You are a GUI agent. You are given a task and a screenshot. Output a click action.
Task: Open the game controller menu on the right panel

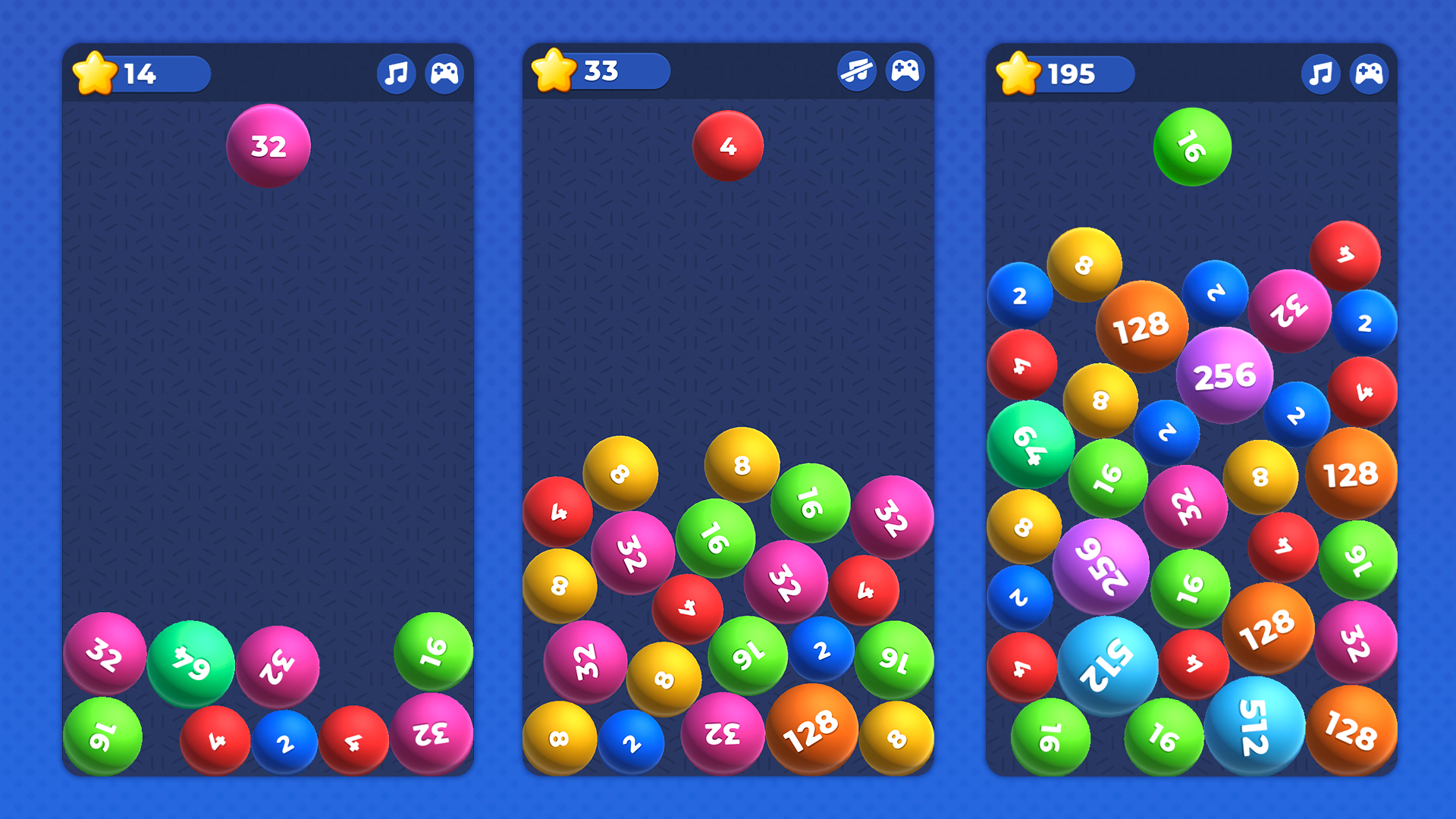[x=1369, y=73]
